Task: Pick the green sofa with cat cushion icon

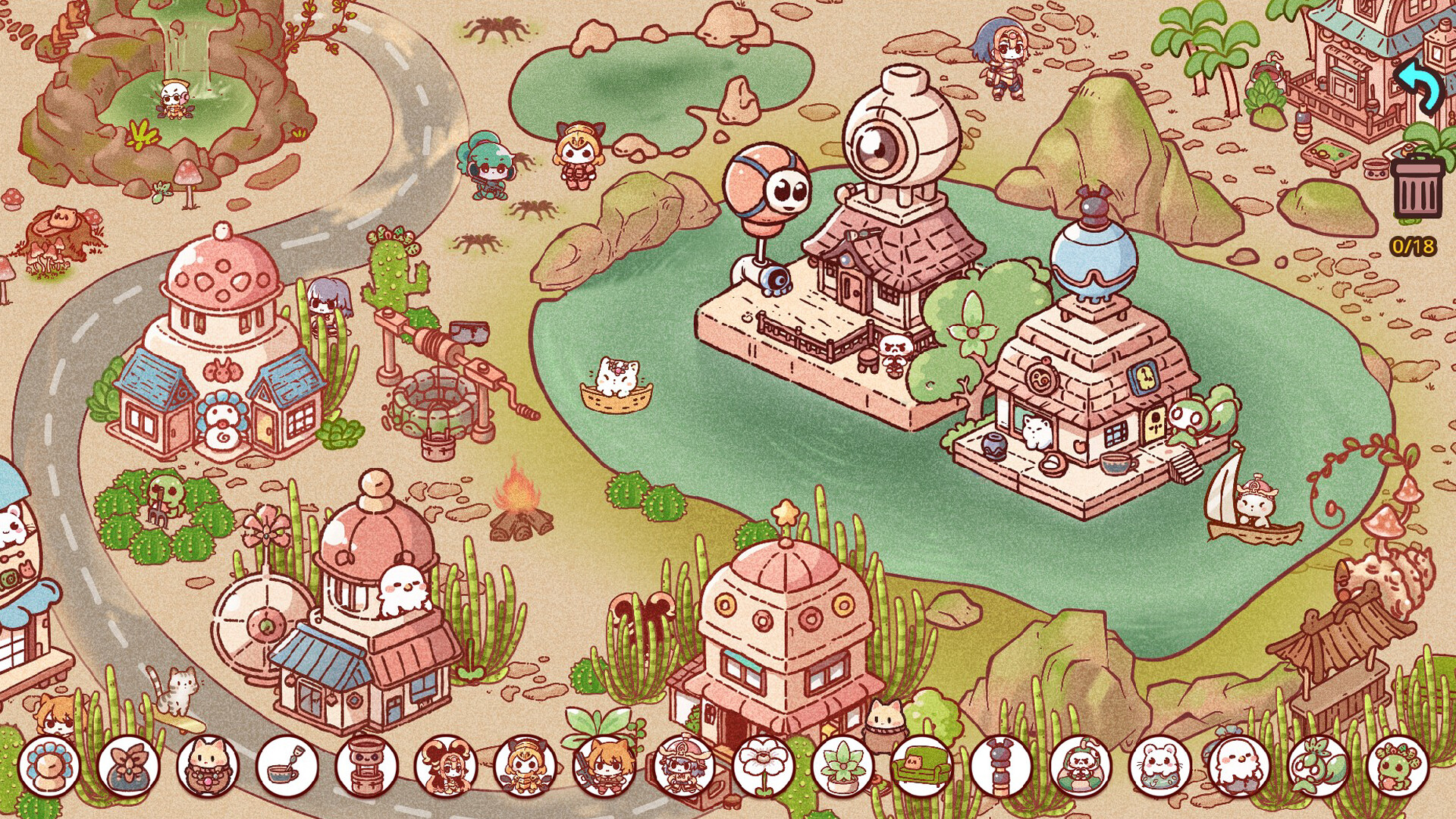Action: tap(922, 766)
